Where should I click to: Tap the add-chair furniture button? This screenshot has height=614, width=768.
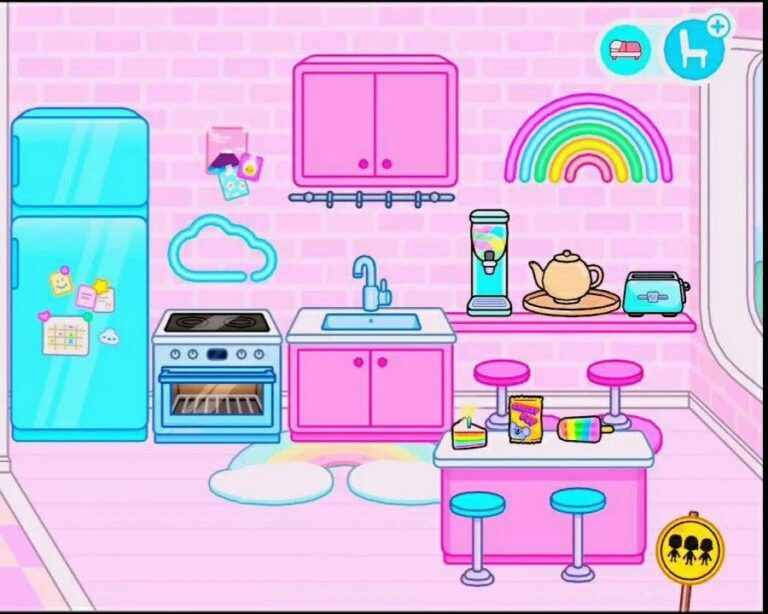[693, 49]
